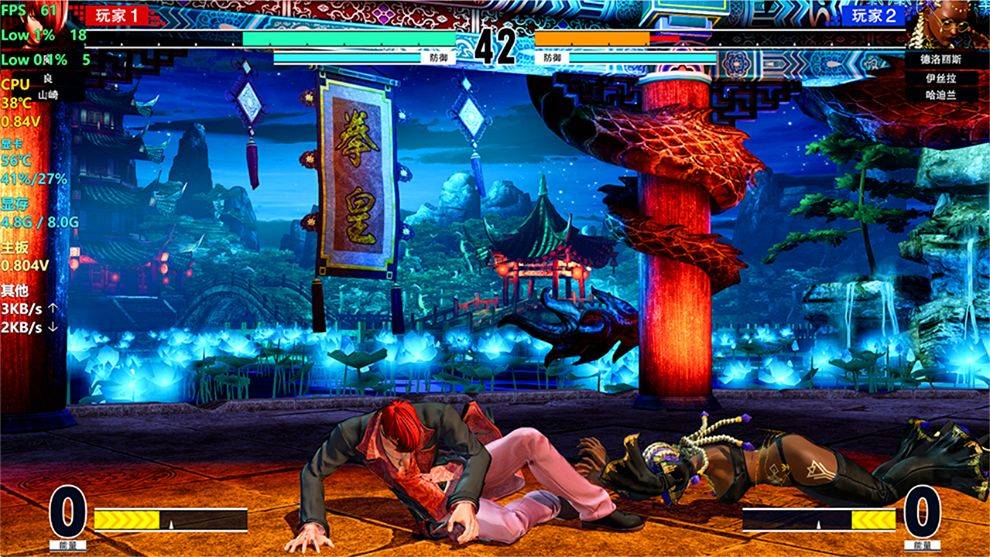
Task: Click the 玩家 1 player tag
Action: (x=116, y=15)
